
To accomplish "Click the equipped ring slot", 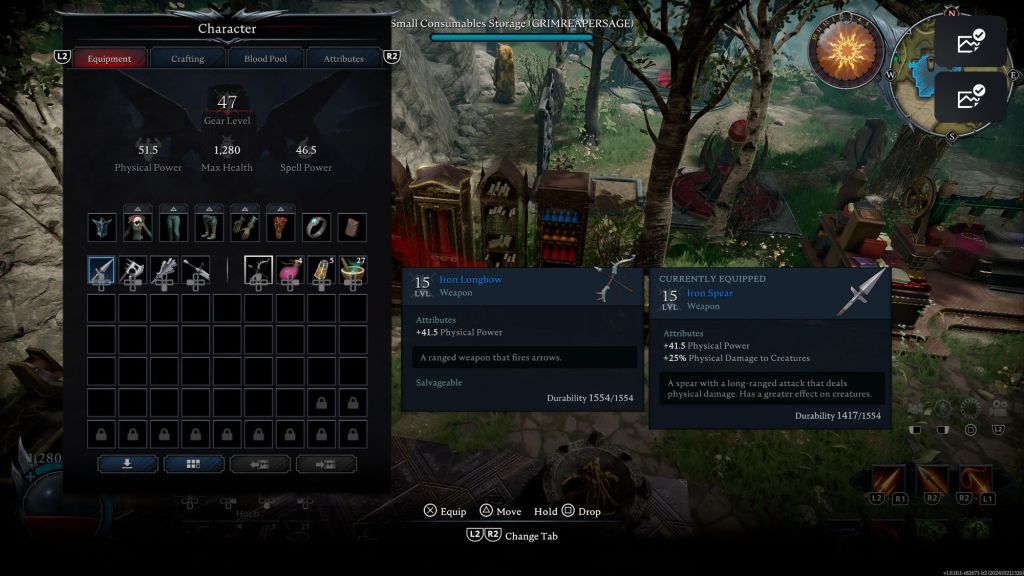I will tap(317, 227).
